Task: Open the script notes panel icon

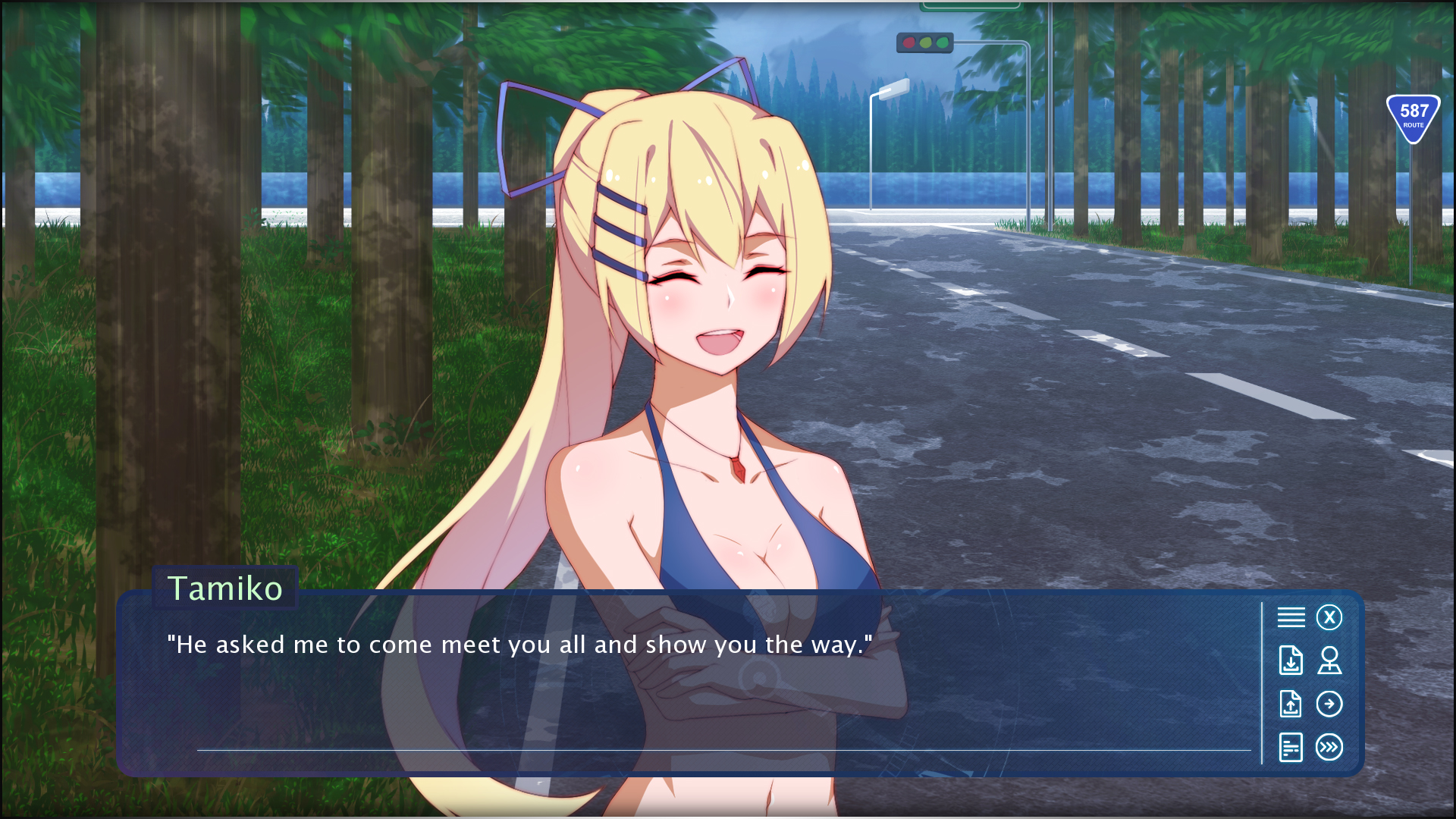Action: click(1290, 748)
